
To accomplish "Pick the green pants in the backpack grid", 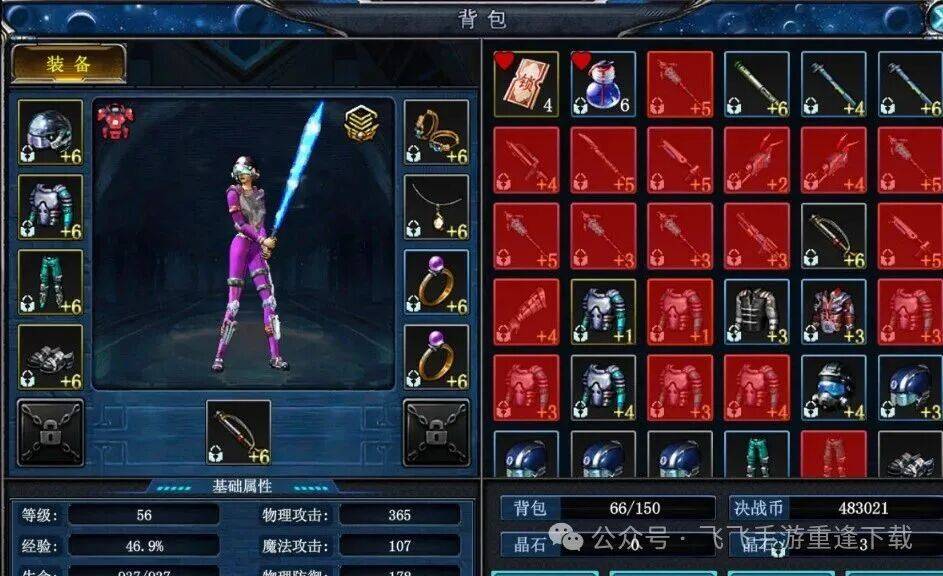I will 757,455.
